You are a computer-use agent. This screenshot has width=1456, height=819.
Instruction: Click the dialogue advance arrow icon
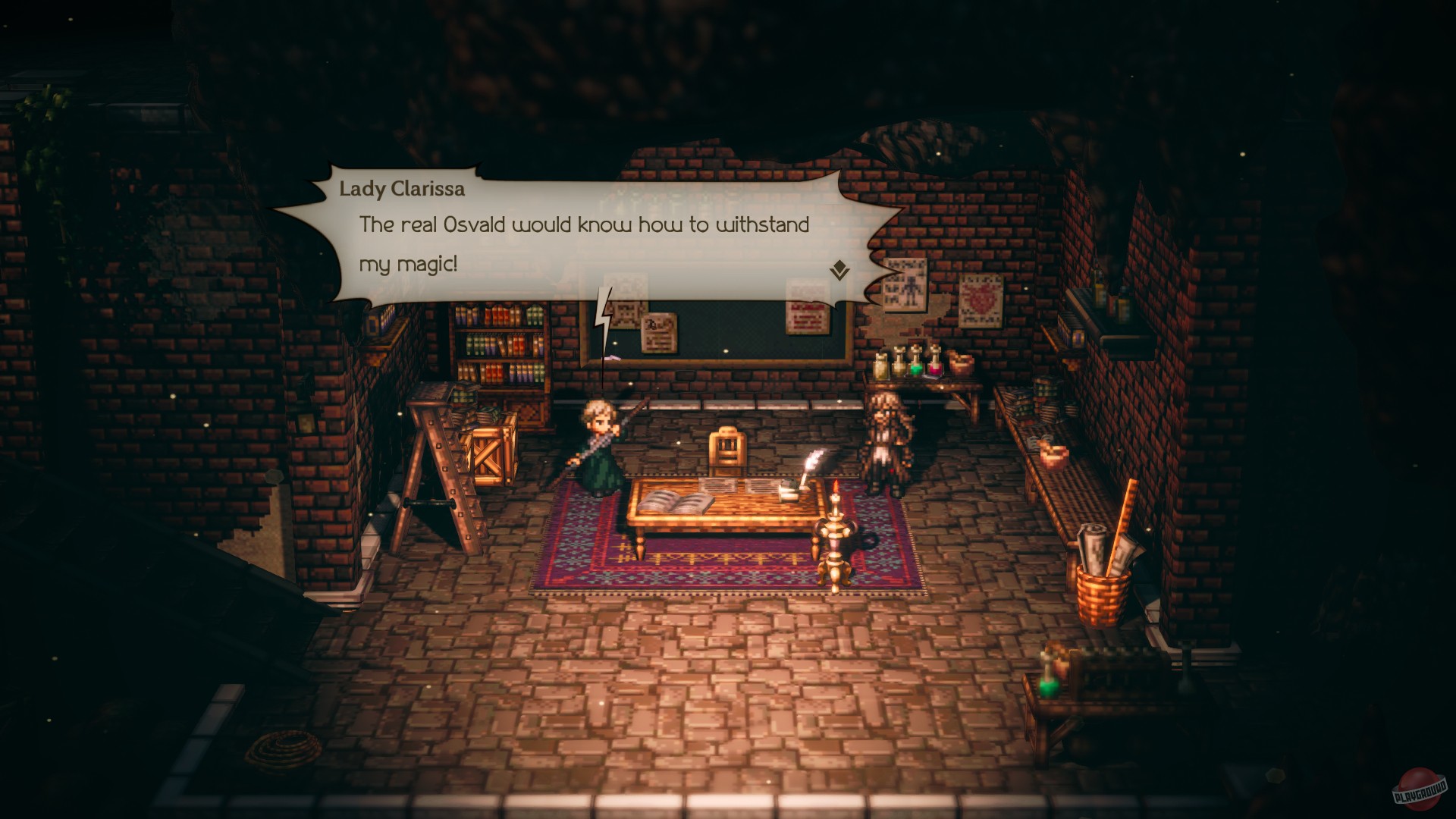[x=839, y=271]
